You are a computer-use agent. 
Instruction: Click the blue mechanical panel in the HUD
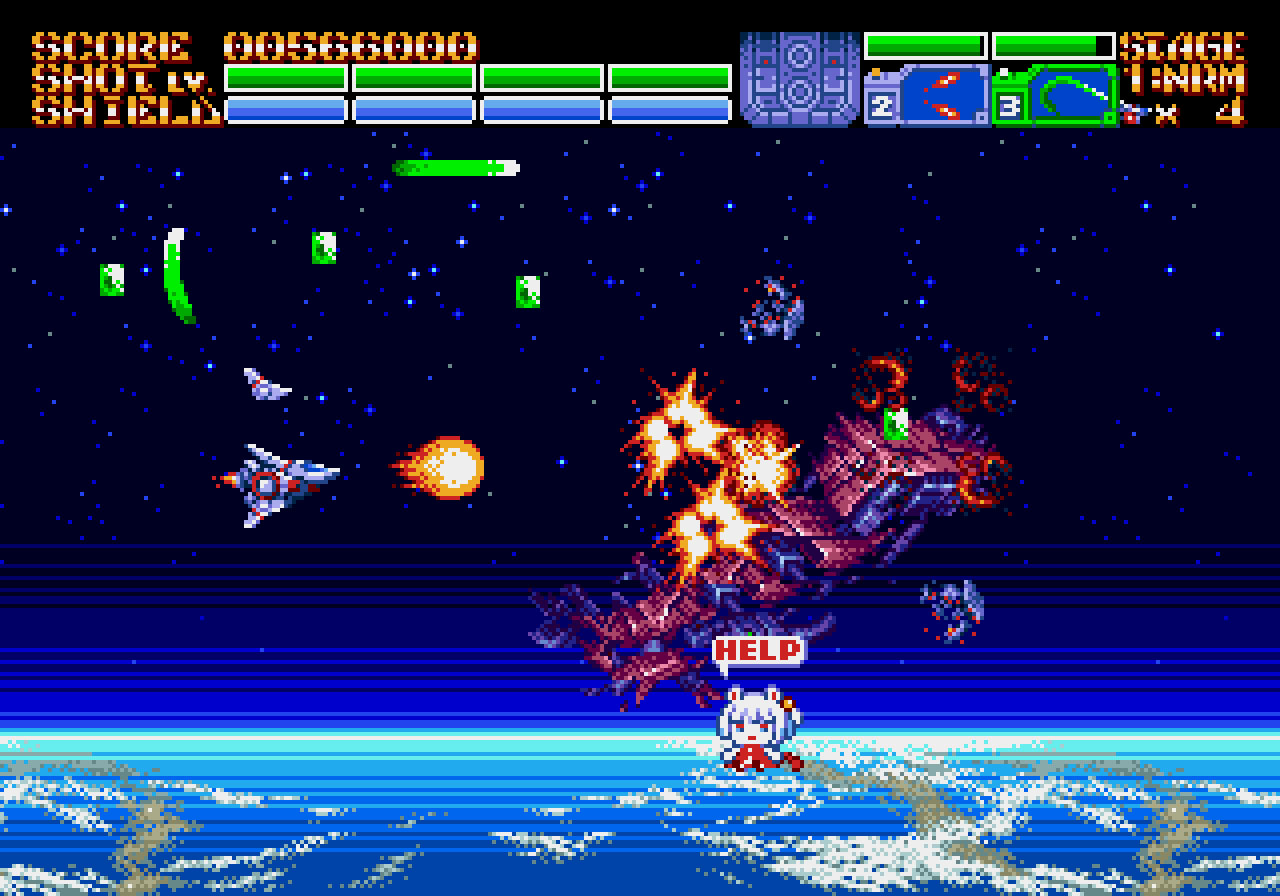[x=799, y=79]
